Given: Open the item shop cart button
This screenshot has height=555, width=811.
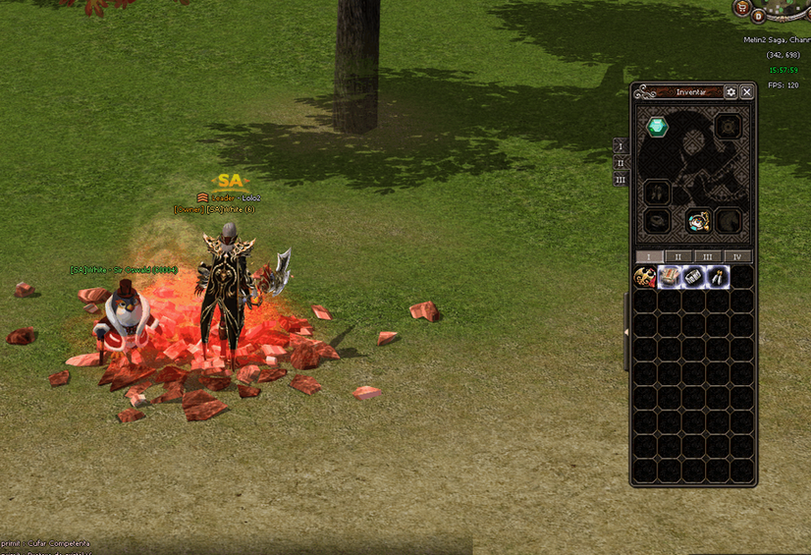Looking at the screenshot, I should tap(743, 8).
